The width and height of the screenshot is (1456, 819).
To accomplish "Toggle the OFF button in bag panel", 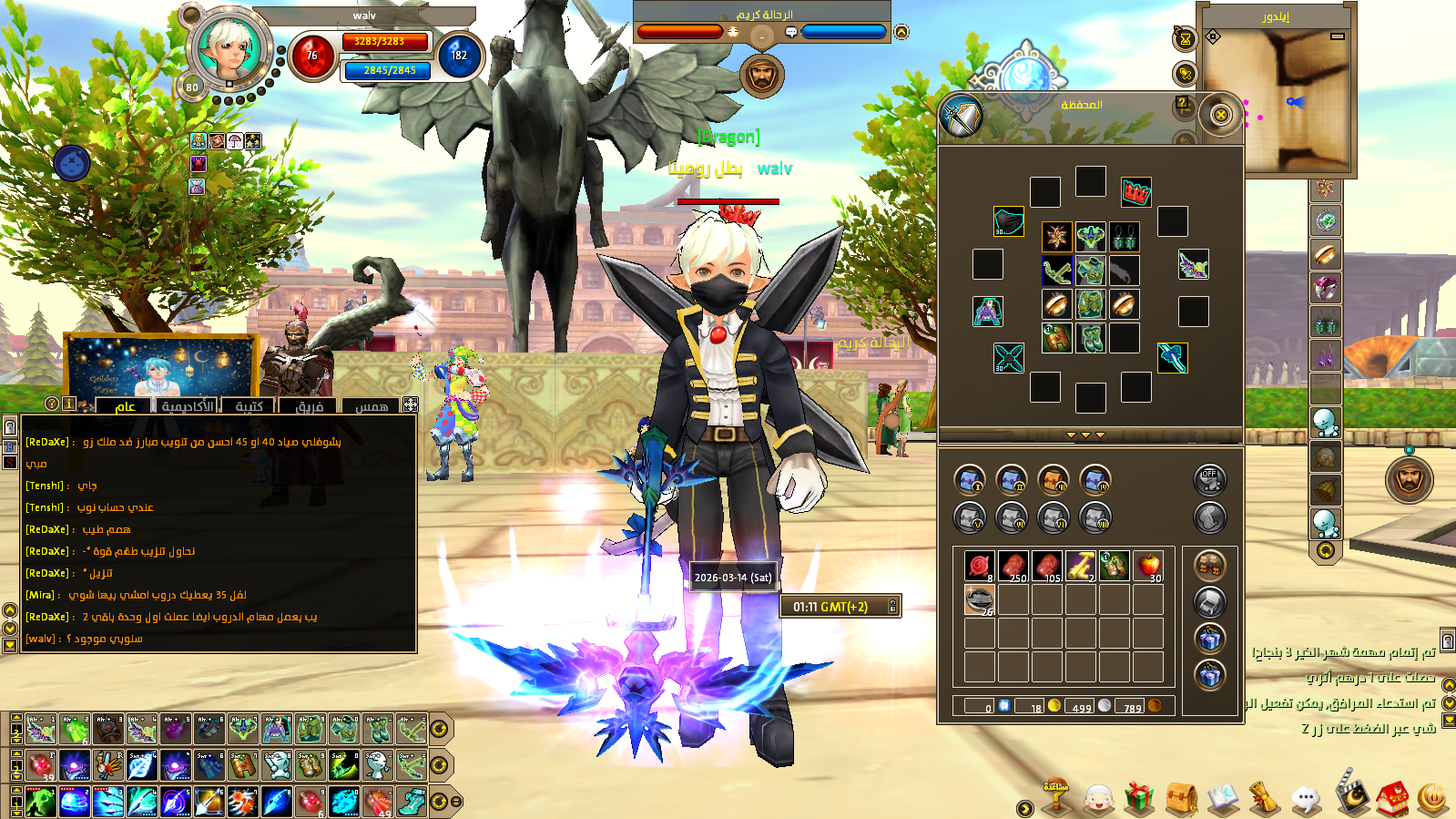I will 1209,479.
